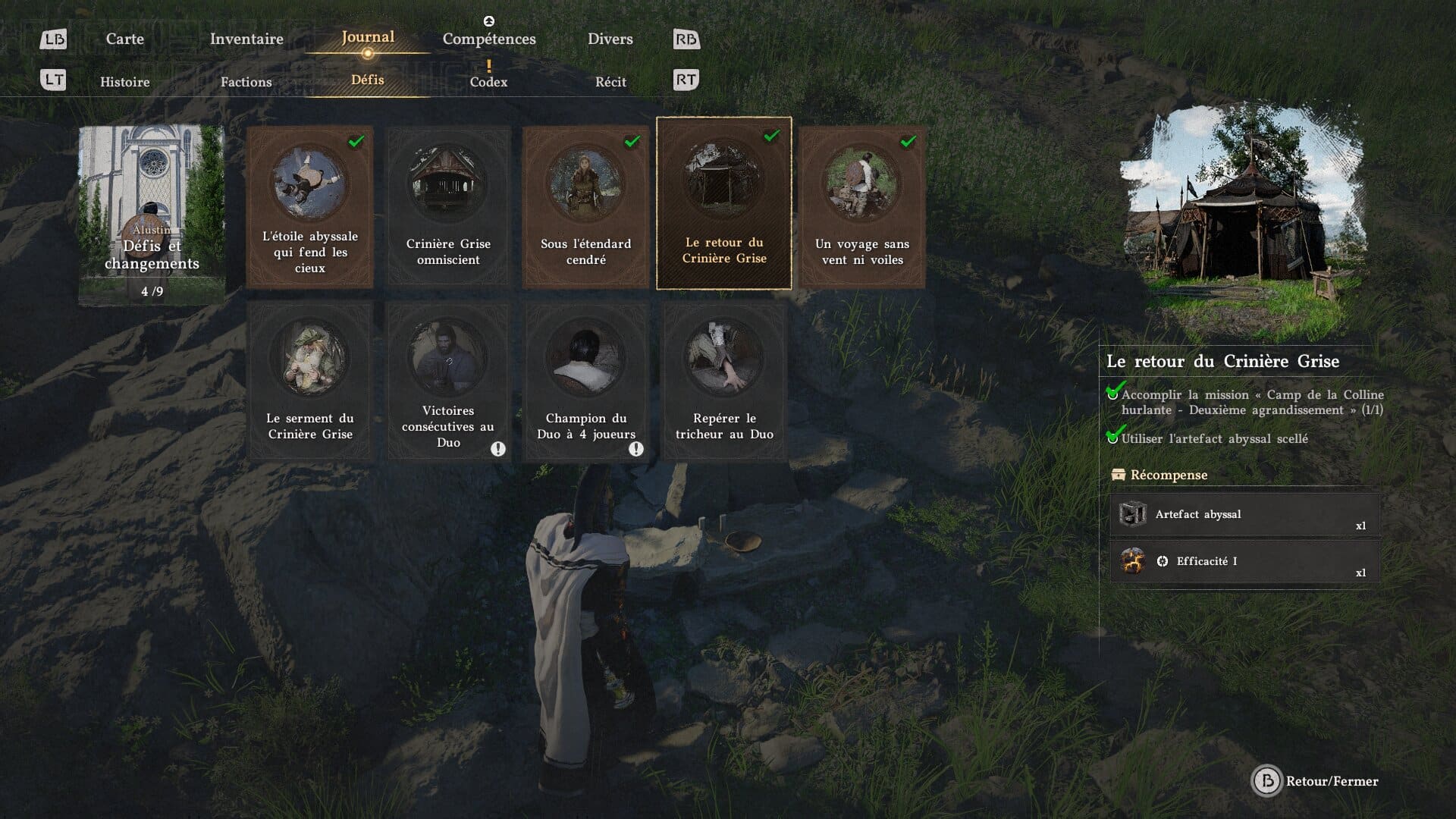This screenshot has width=1456, height=819.
Task: Select the Compétences tab
Action: tap(489, 39)
